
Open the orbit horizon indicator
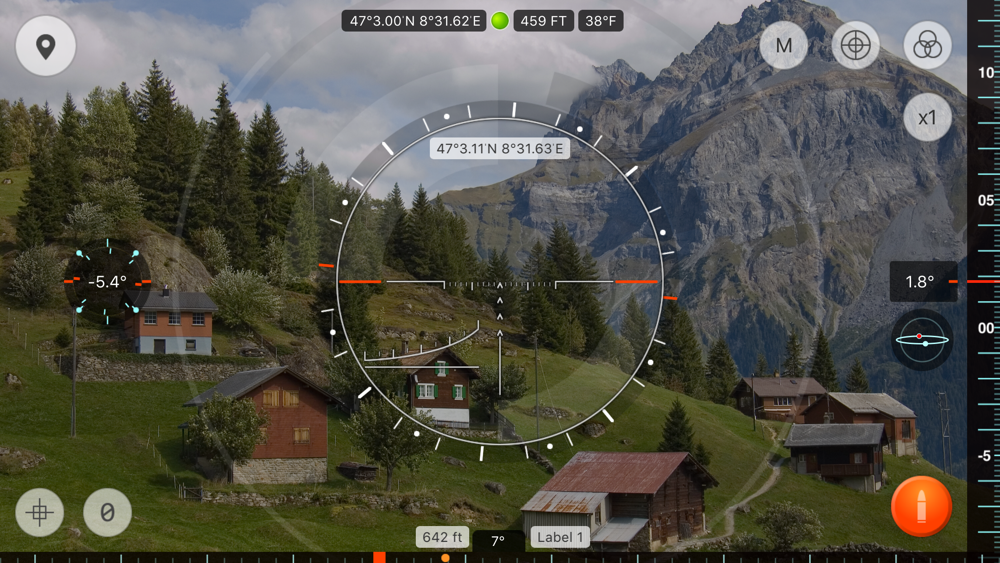tap(921, 340)
